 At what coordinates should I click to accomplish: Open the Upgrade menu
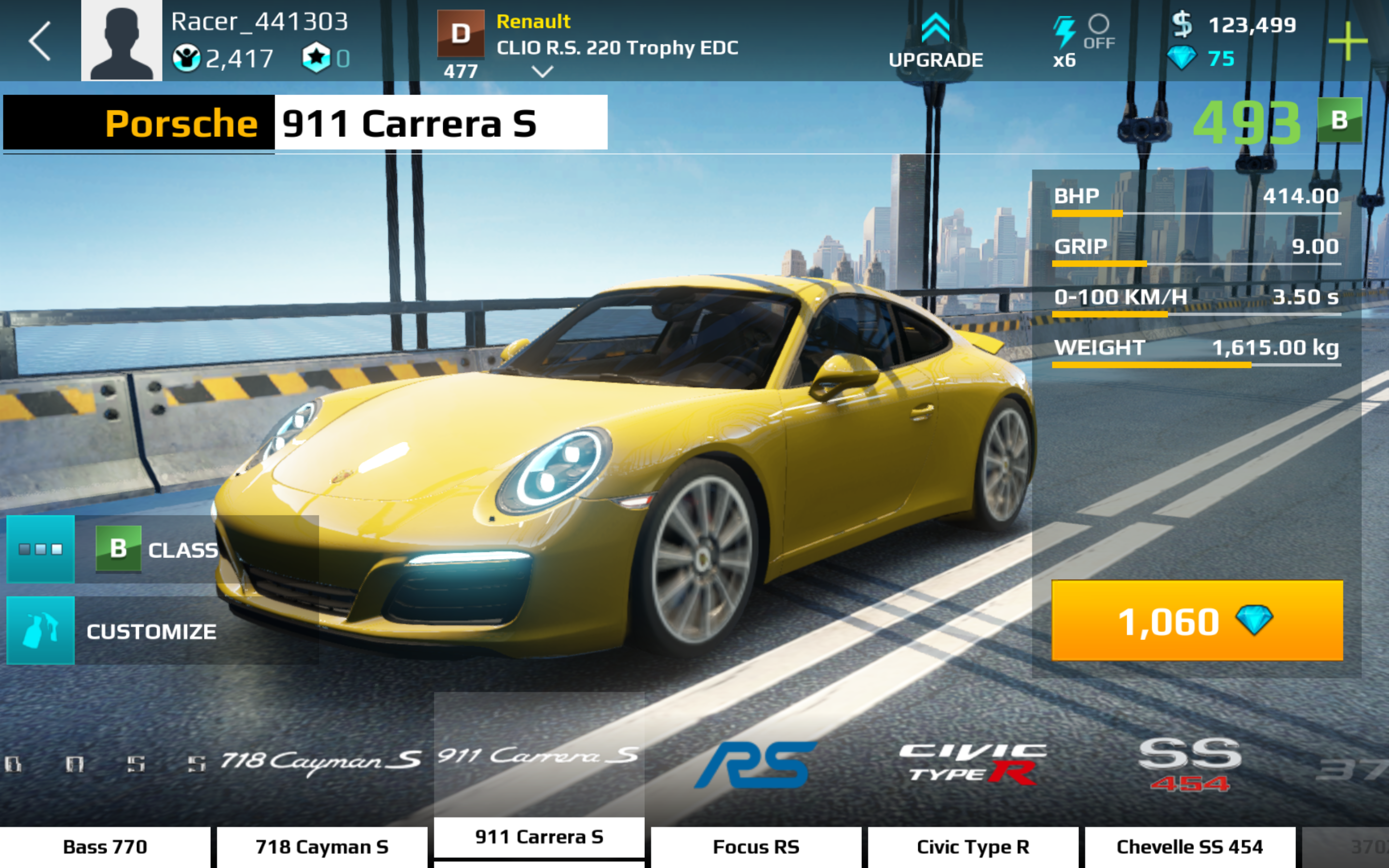click(x=935, y=41)
